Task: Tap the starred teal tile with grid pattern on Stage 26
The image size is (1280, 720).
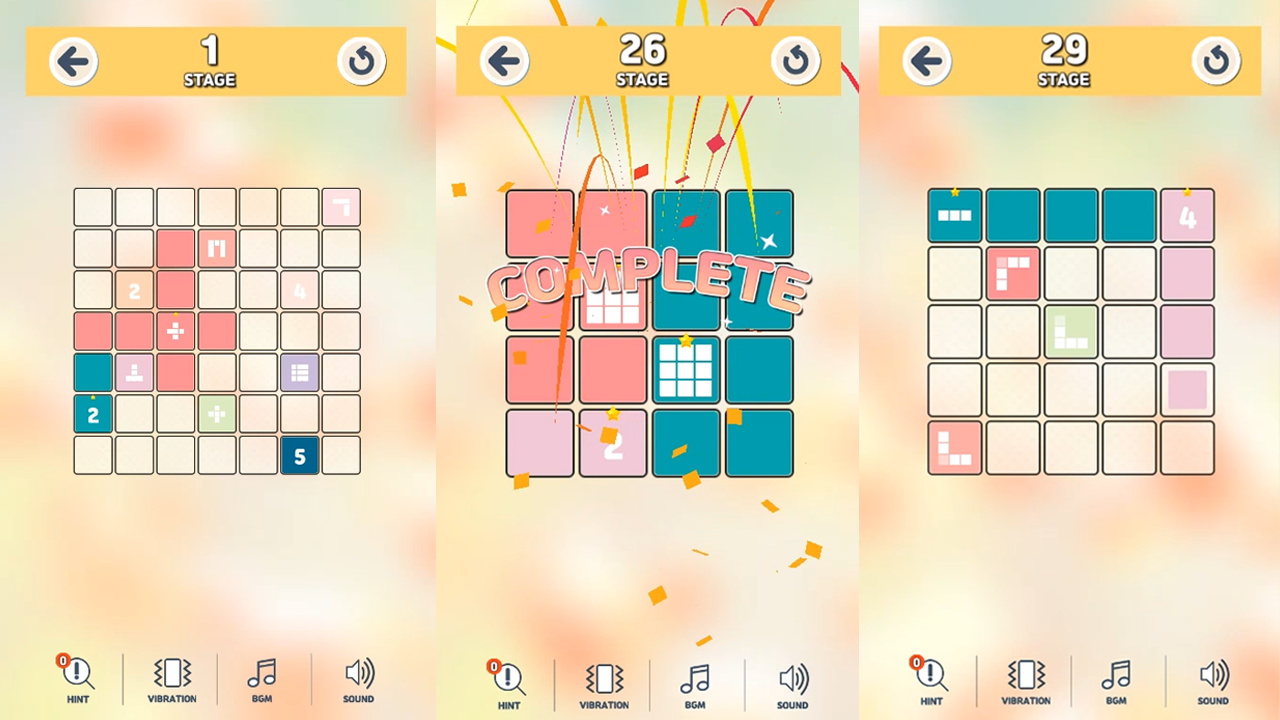Action: click(686, 368)
